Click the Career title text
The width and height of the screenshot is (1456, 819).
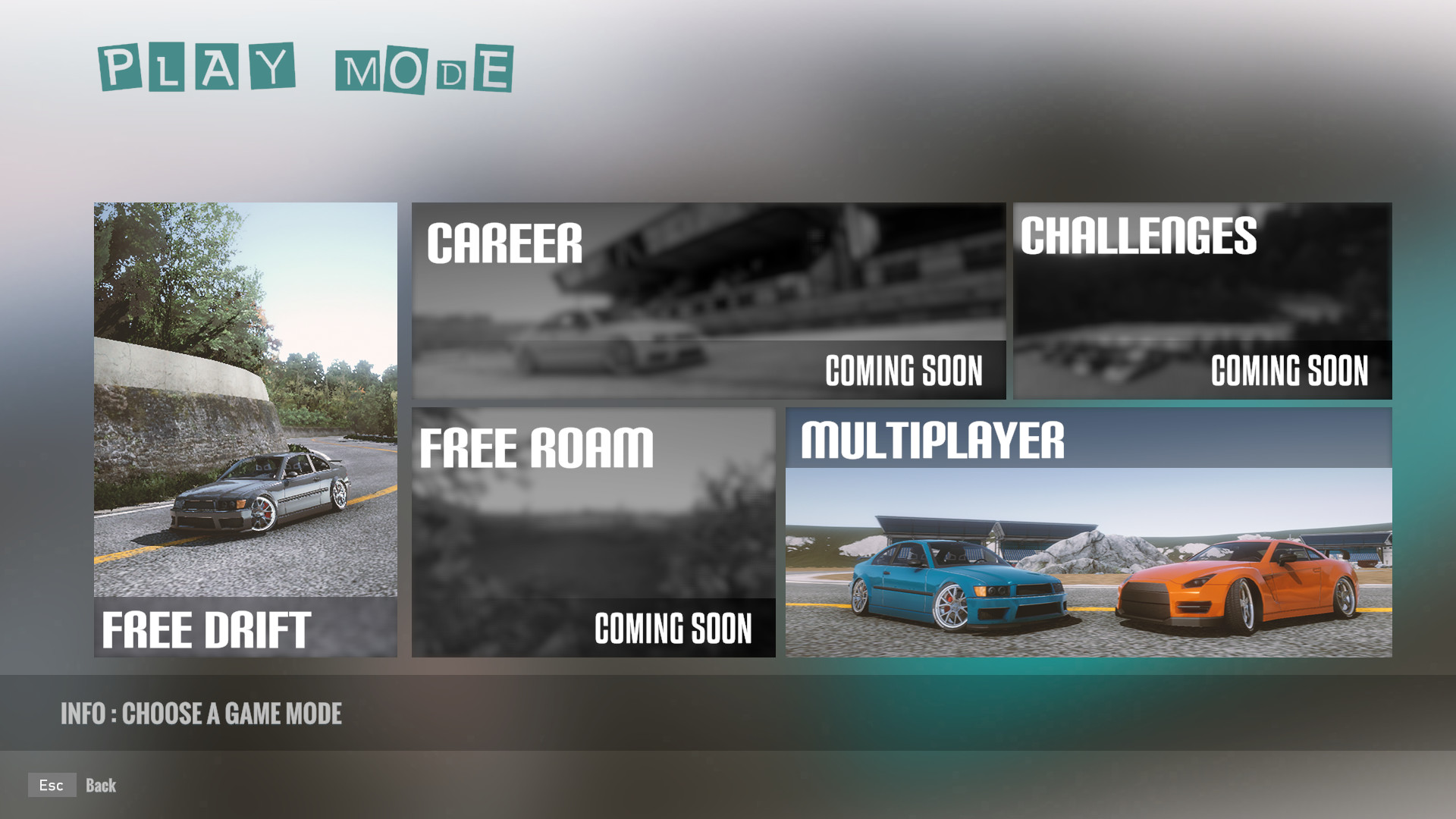pos(504,243)
